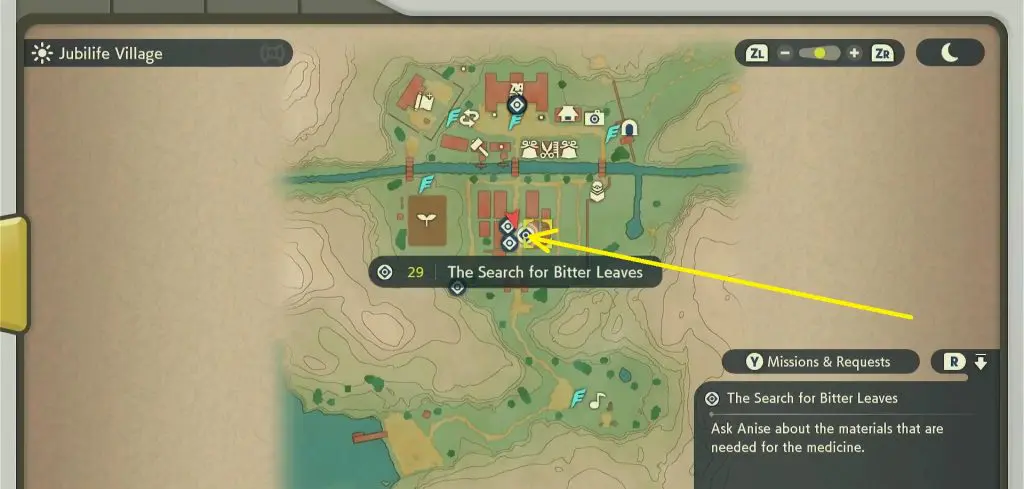This screenshot has width=1024, height=489.
Task: Zoom out the map with minus button
Action: (785, 53)
